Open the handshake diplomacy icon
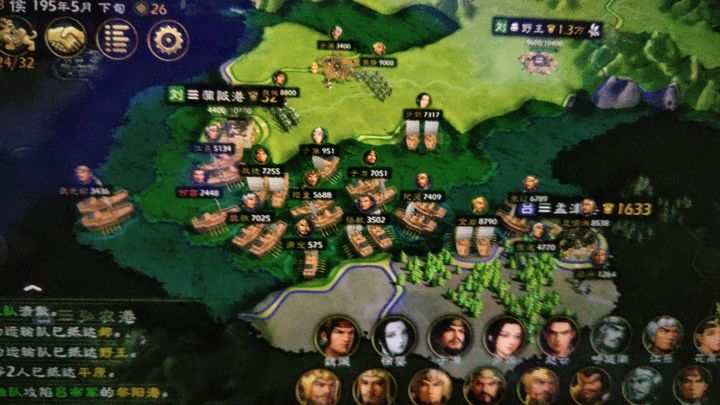This screenshot has width=720, height=405. point(66,38)
